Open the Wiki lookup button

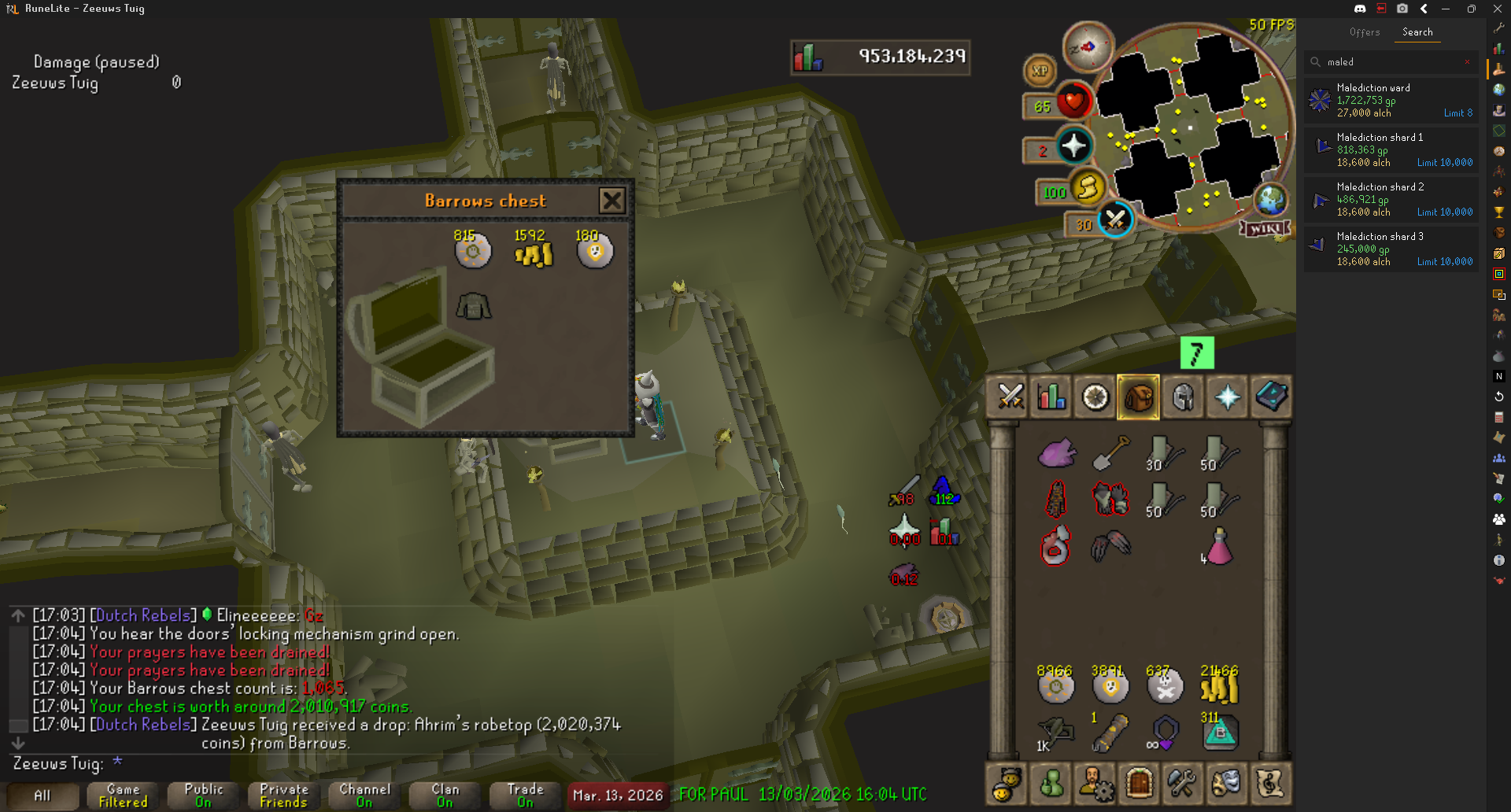coord(1265,228)
